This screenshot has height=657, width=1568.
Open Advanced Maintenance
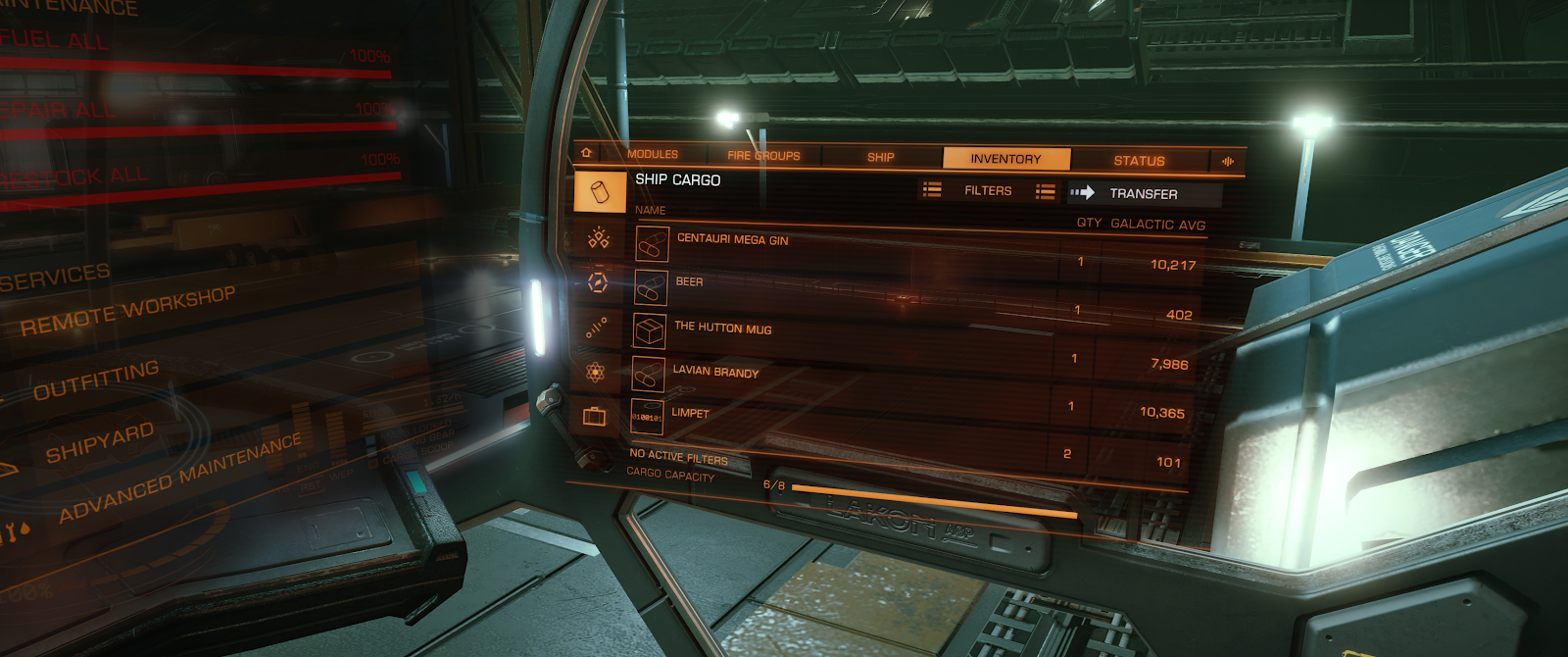tap(180, 479)
